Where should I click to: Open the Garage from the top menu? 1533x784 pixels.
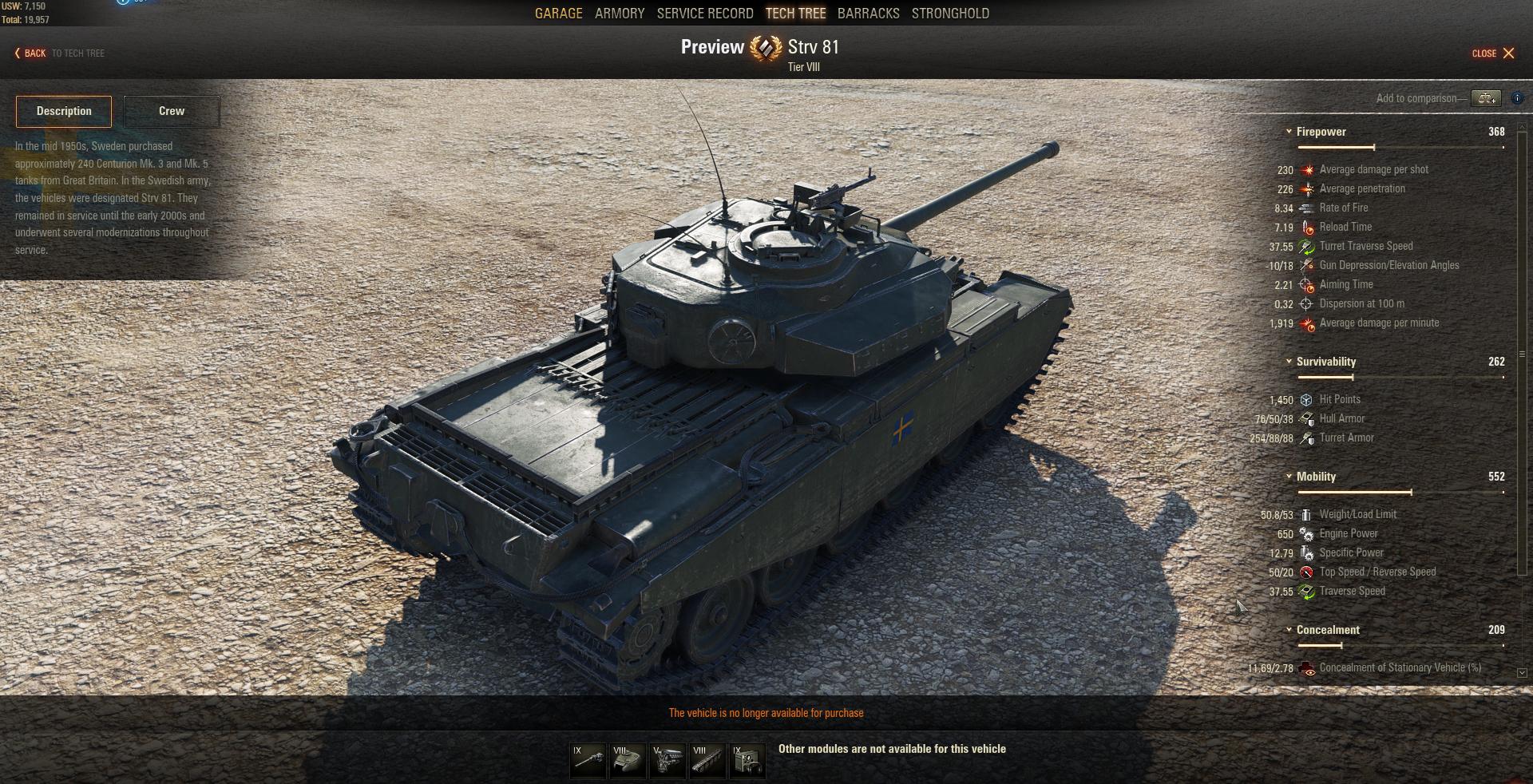[x=558, y=14]
